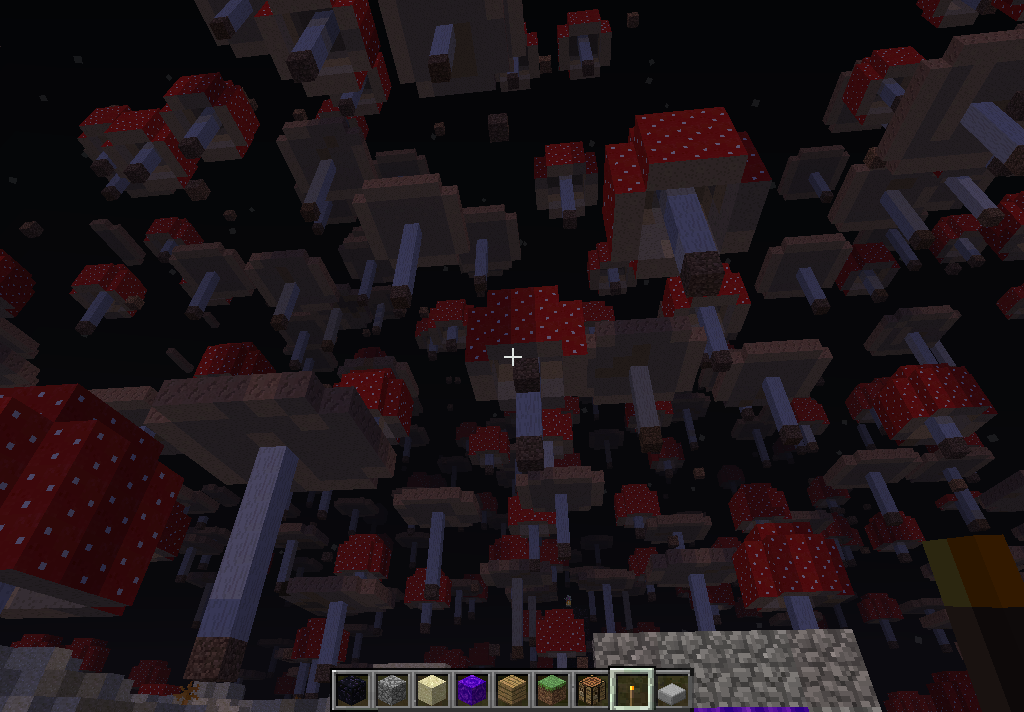
Task: Select the crafting table hotbar slot
Action: [592, 690]
